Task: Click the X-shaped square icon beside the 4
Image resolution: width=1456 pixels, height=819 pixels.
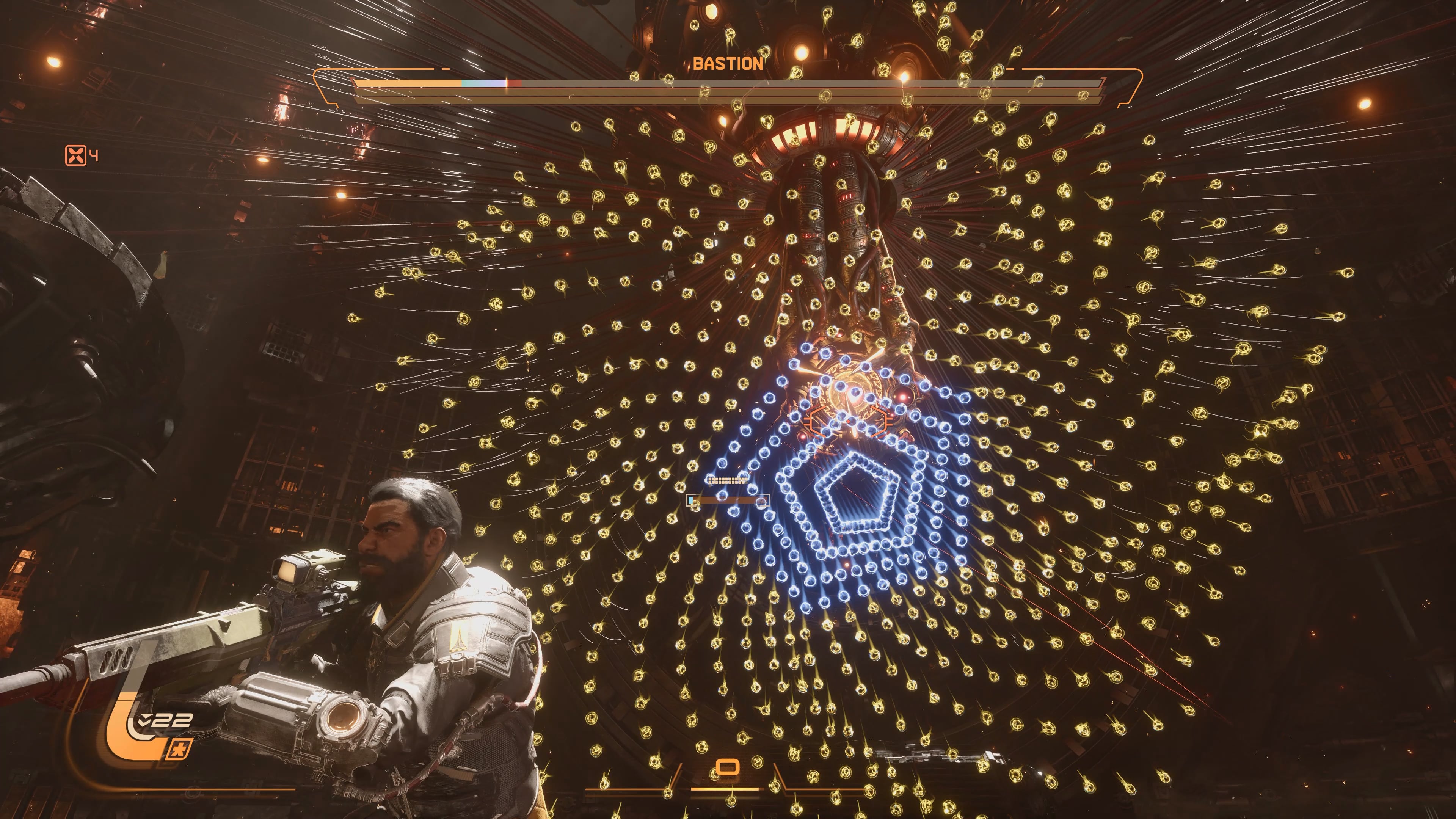Action: tap(75, 155)
